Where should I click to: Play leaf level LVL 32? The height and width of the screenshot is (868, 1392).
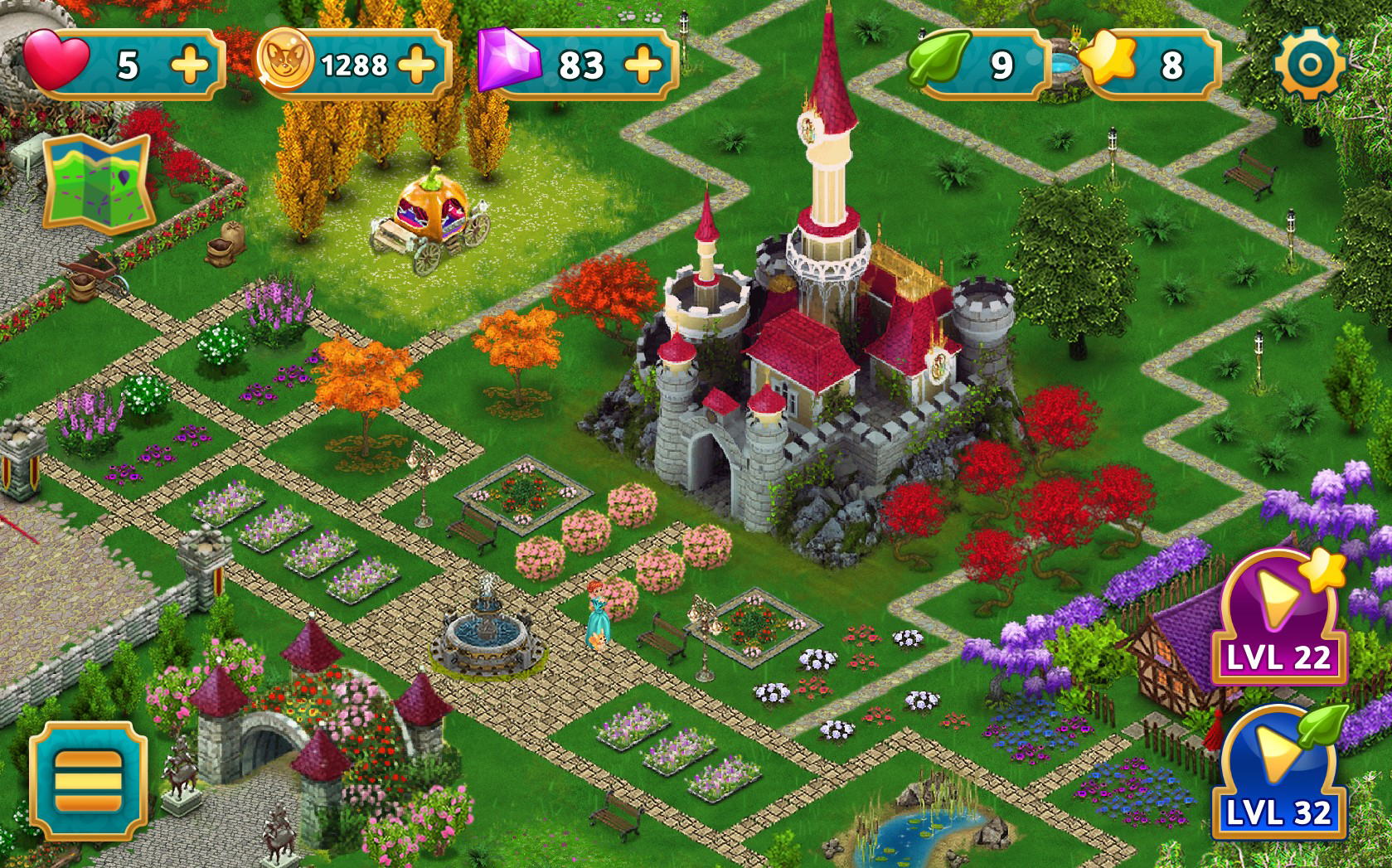pos(1278,773)
